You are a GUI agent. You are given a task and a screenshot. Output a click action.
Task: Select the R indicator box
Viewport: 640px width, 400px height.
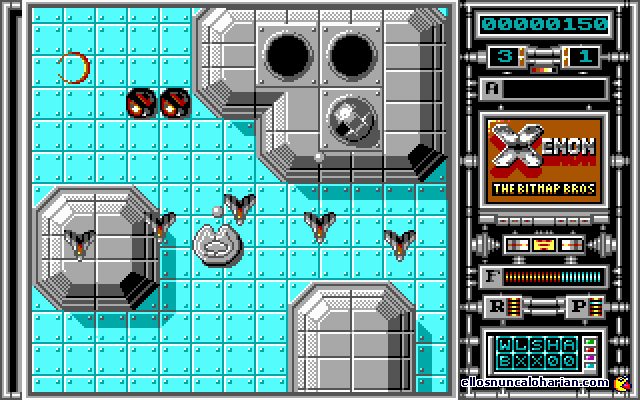coord(497,307)
